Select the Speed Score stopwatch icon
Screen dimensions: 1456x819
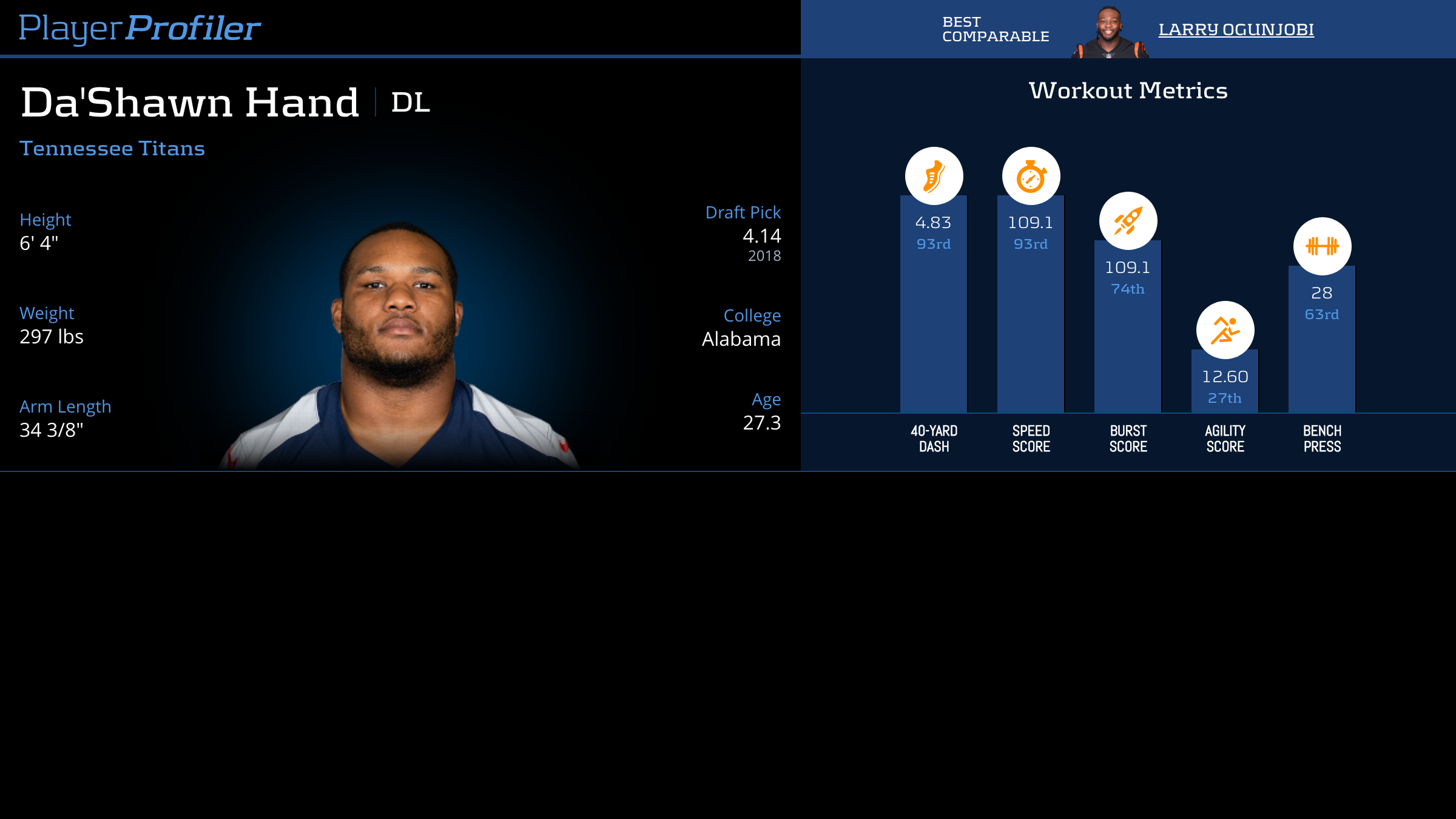(x=1031, y=176)
